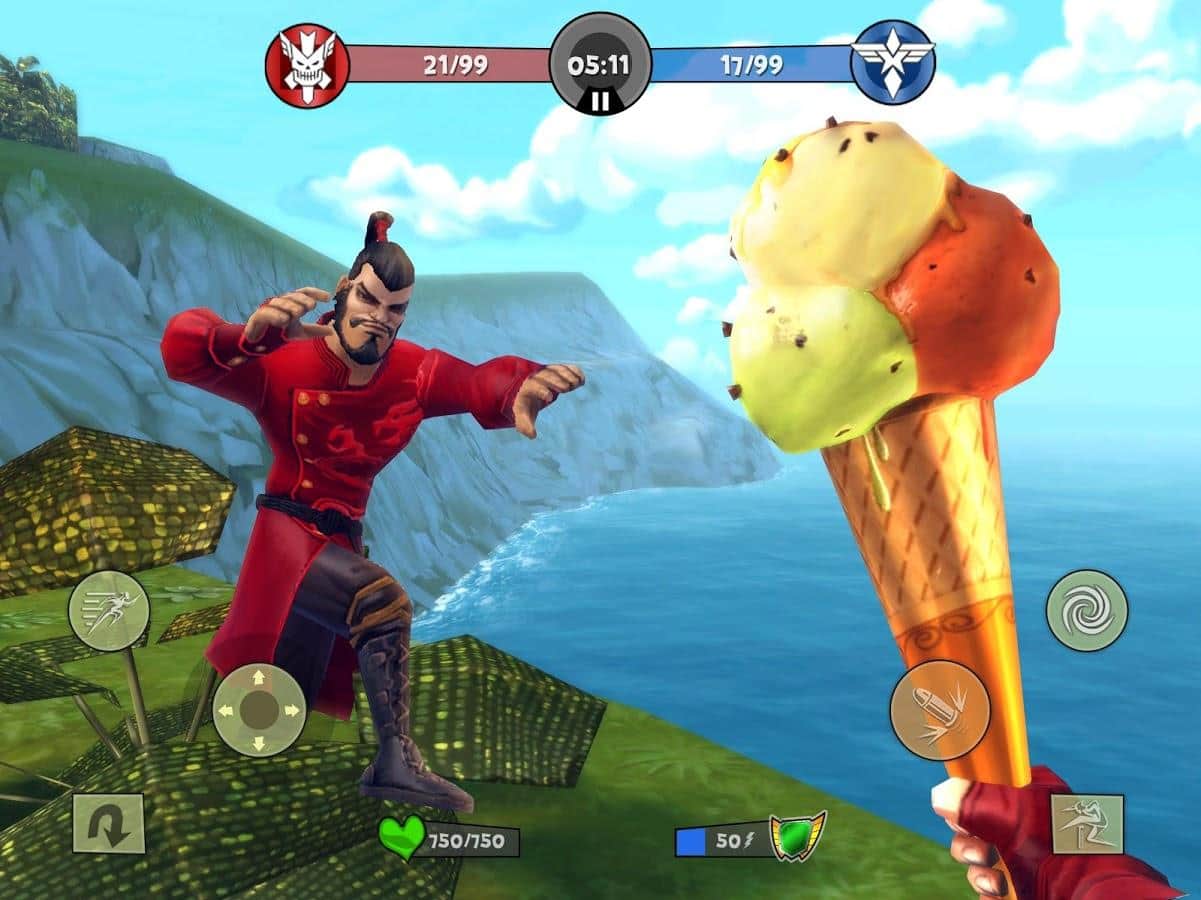1201x900 pixels.
Task: Perform the melee kick action
Action: [1087, 824]
